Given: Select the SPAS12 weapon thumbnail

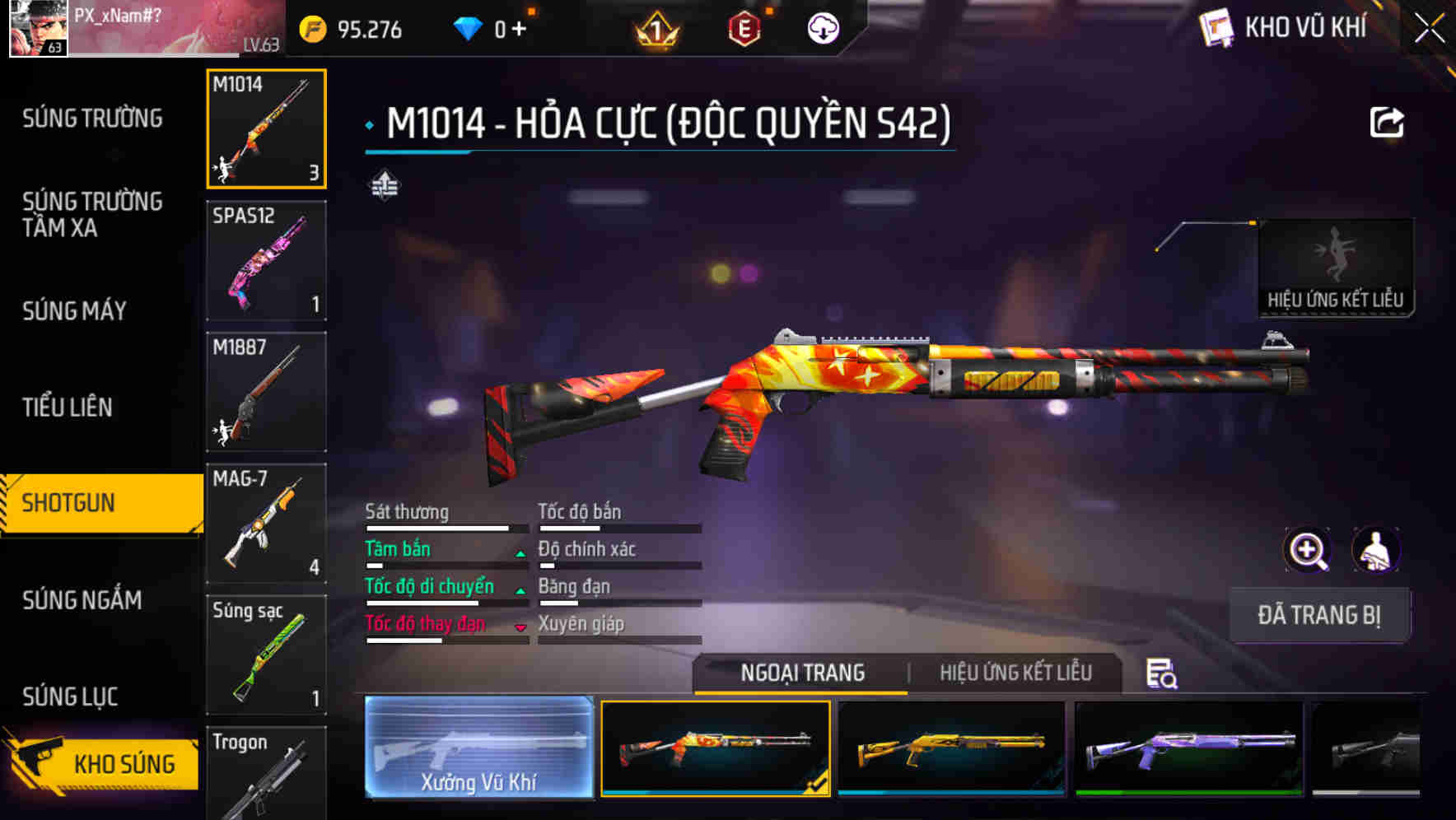Looking at the screenshot, I should pos(265,260).
